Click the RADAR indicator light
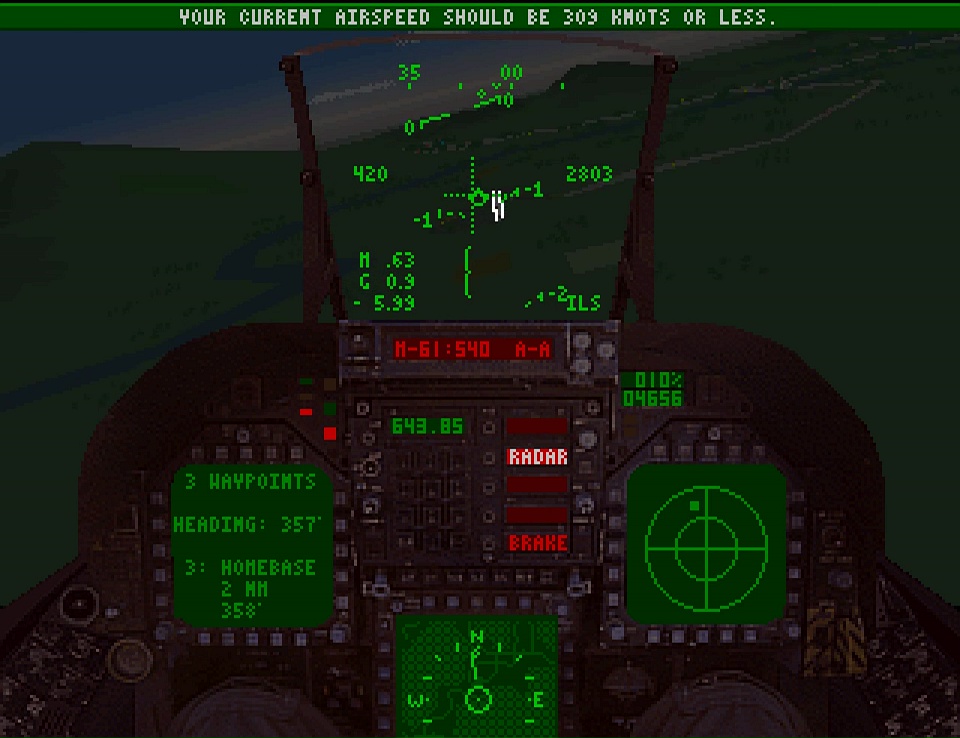The image size is (960, 738). point(538,457)
